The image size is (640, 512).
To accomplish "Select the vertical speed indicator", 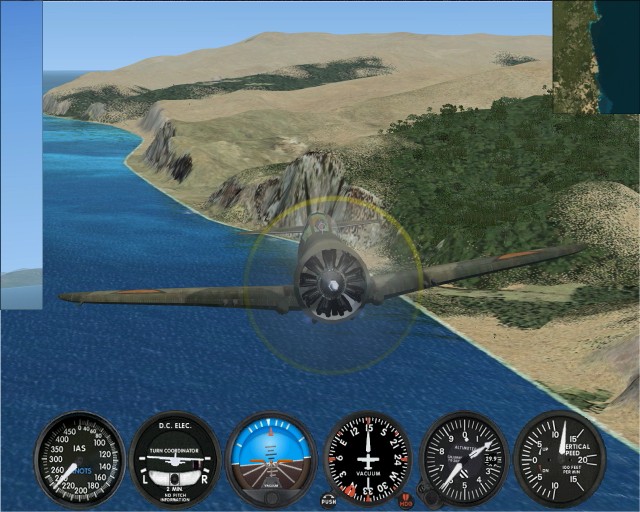I will (x=559, y=458).
